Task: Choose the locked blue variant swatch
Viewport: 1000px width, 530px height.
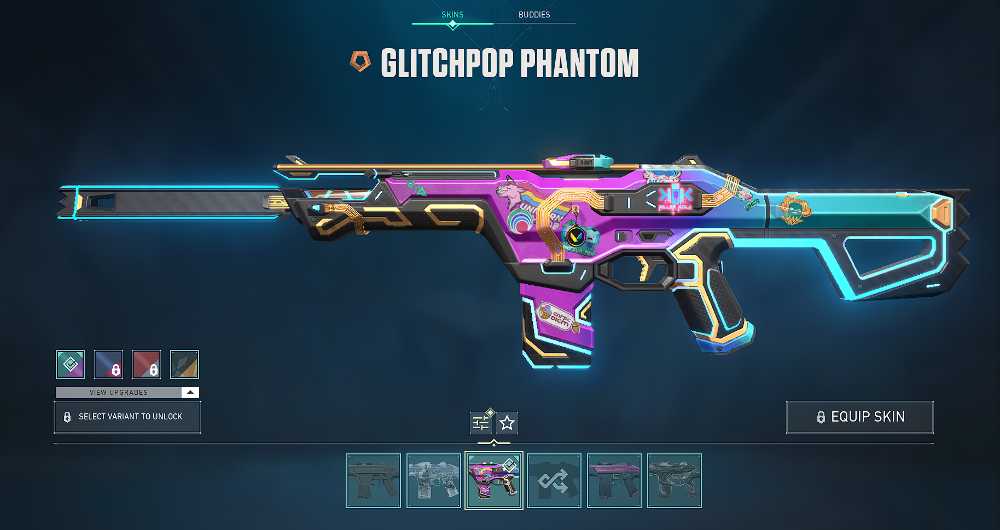Action: point(108,365)
